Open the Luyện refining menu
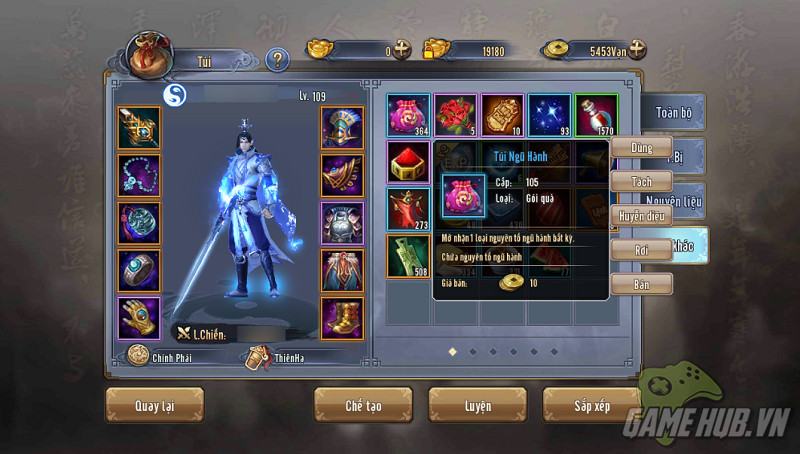 pos(477,406)
